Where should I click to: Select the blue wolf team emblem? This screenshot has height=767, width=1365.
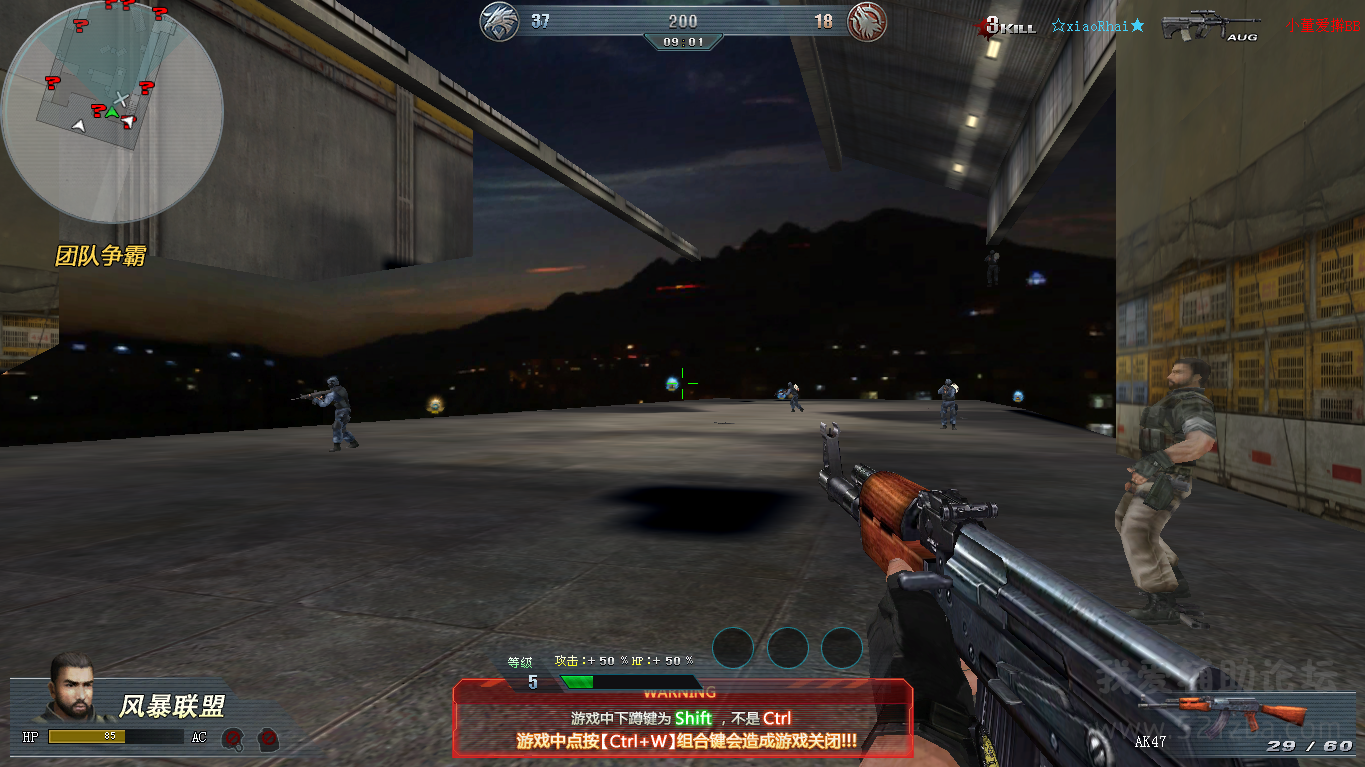click(499, 22)
